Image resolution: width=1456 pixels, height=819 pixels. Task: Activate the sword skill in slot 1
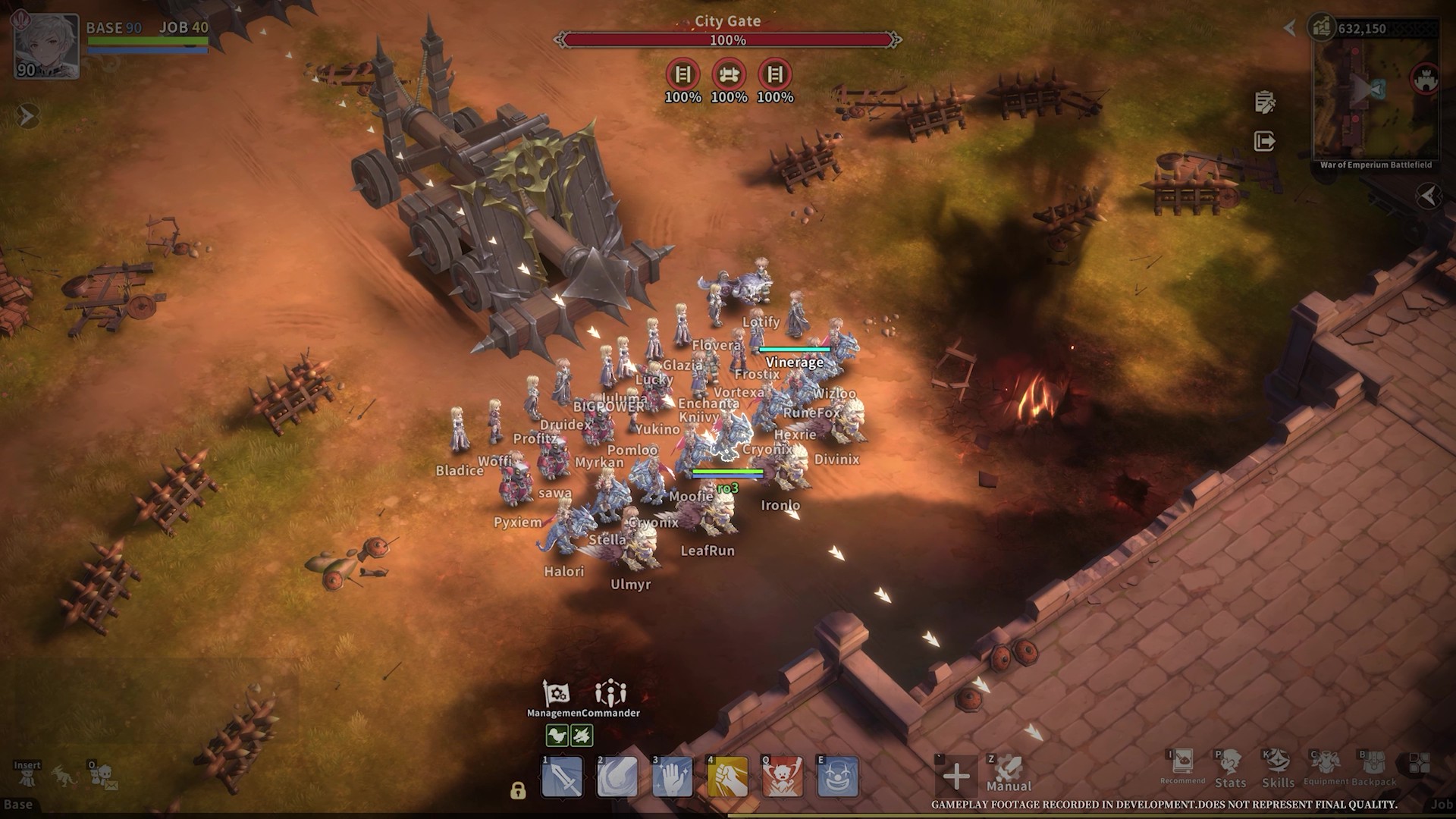point(563,777)
